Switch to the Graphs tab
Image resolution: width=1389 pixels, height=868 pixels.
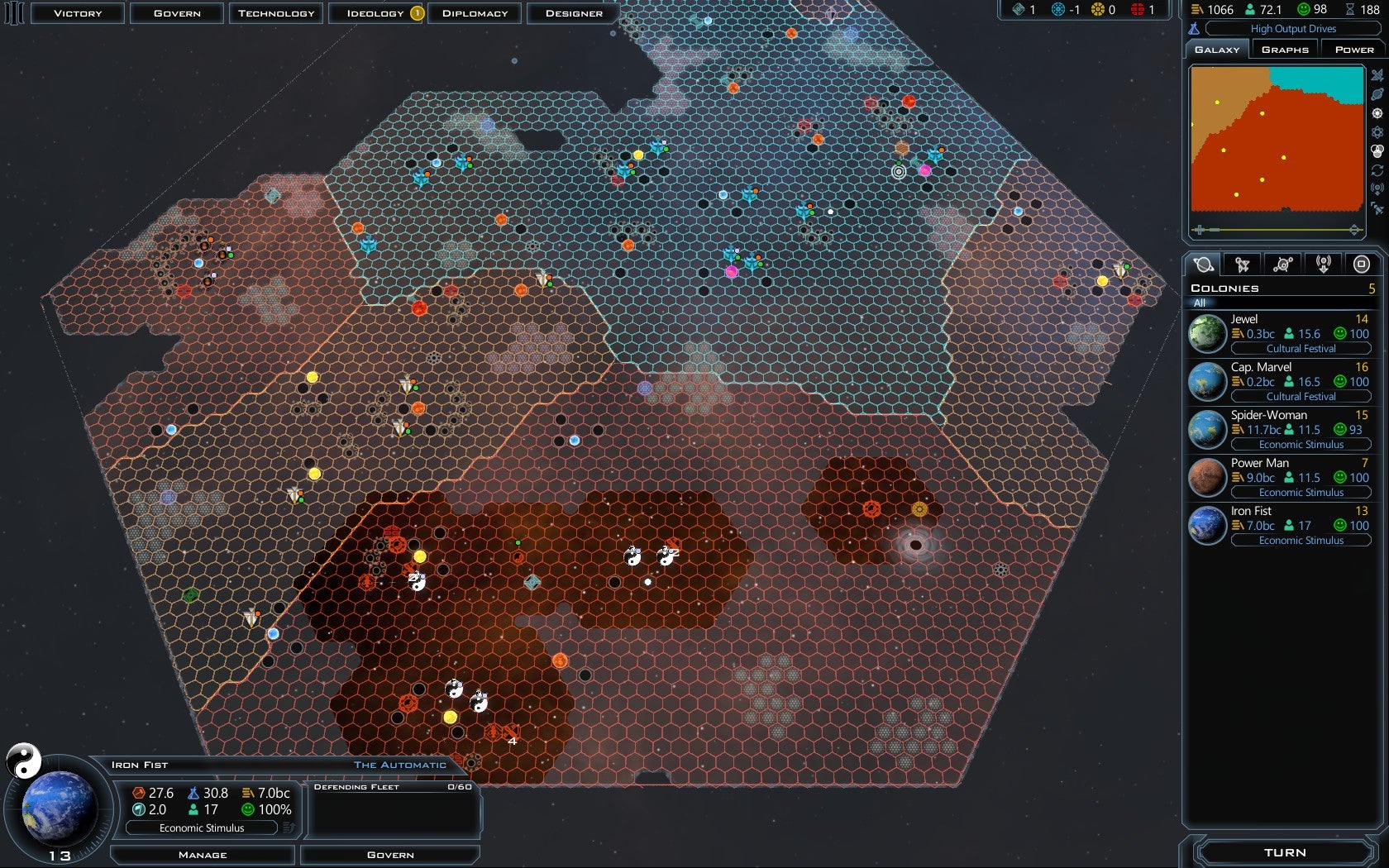pos(1285,48)
